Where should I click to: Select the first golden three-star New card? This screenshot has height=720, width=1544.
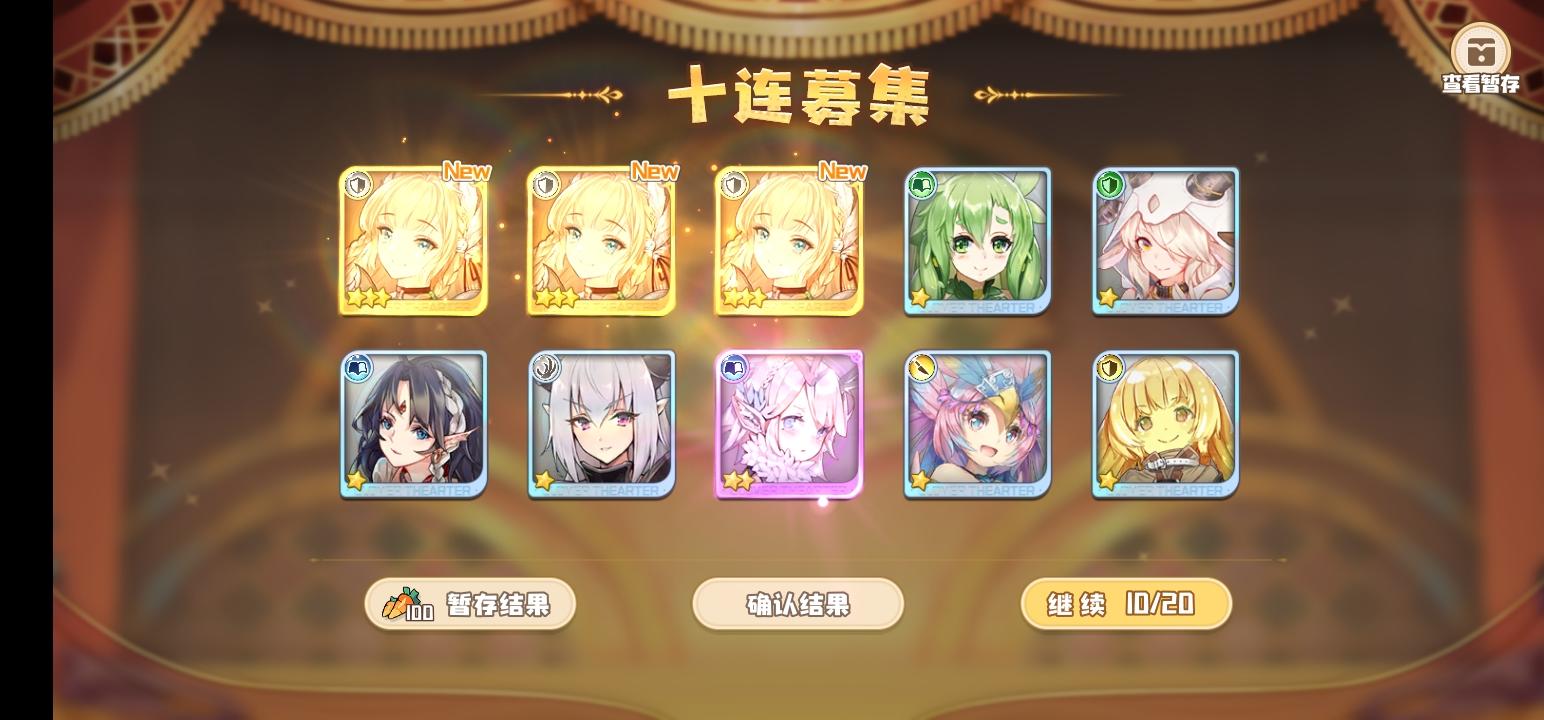tap(413, 242)
